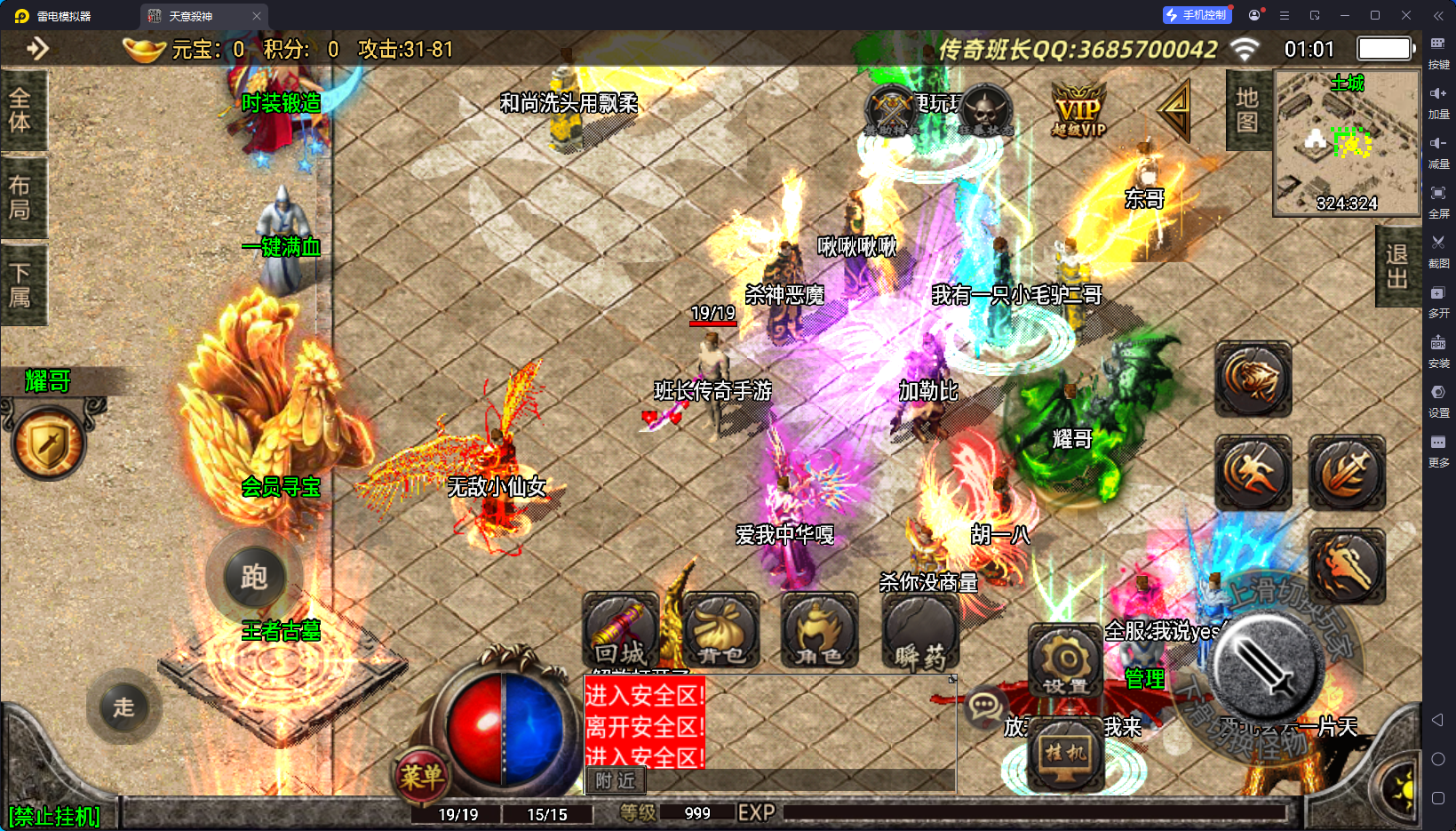Image resolution: width=1456 pixels, height=831 pixels.
Task: Select the 布局 side tab
Action: (20, 197)
